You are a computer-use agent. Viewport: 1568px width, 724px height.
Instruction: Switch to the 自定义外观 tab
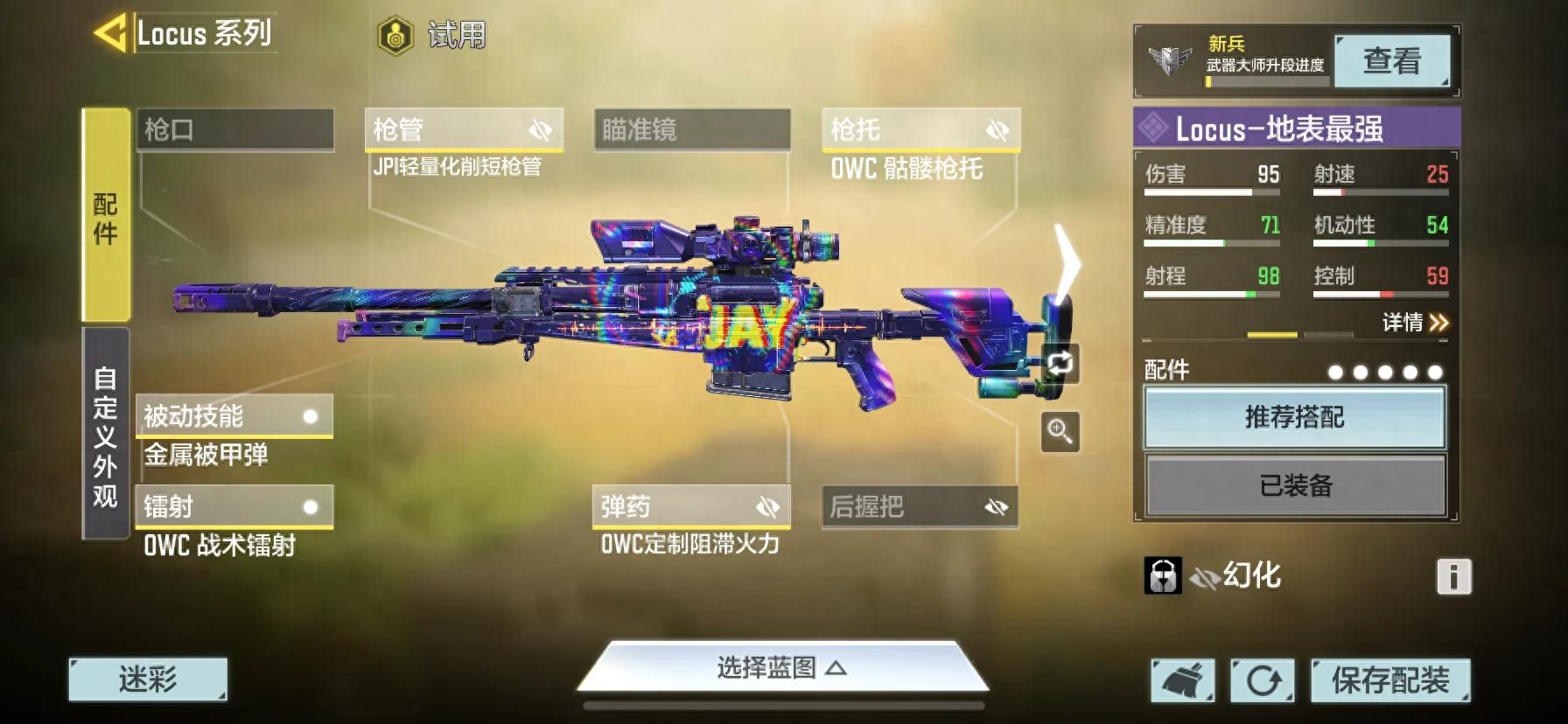(x=105, y=435)
